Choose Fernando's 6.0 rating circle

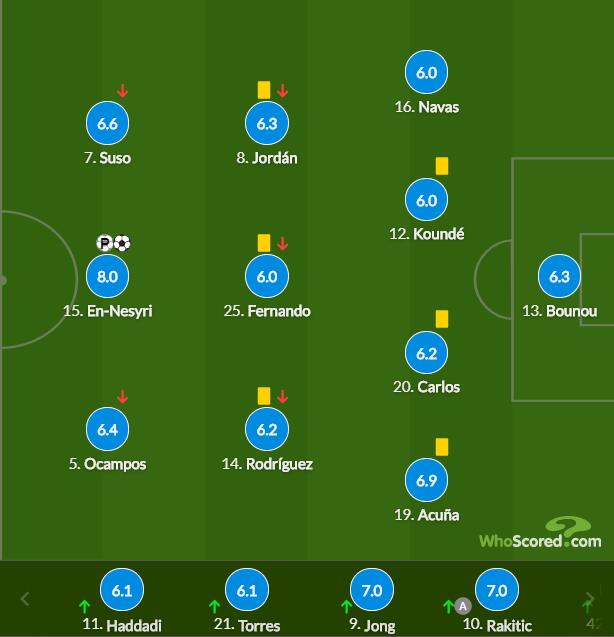(x=266, y=277)
